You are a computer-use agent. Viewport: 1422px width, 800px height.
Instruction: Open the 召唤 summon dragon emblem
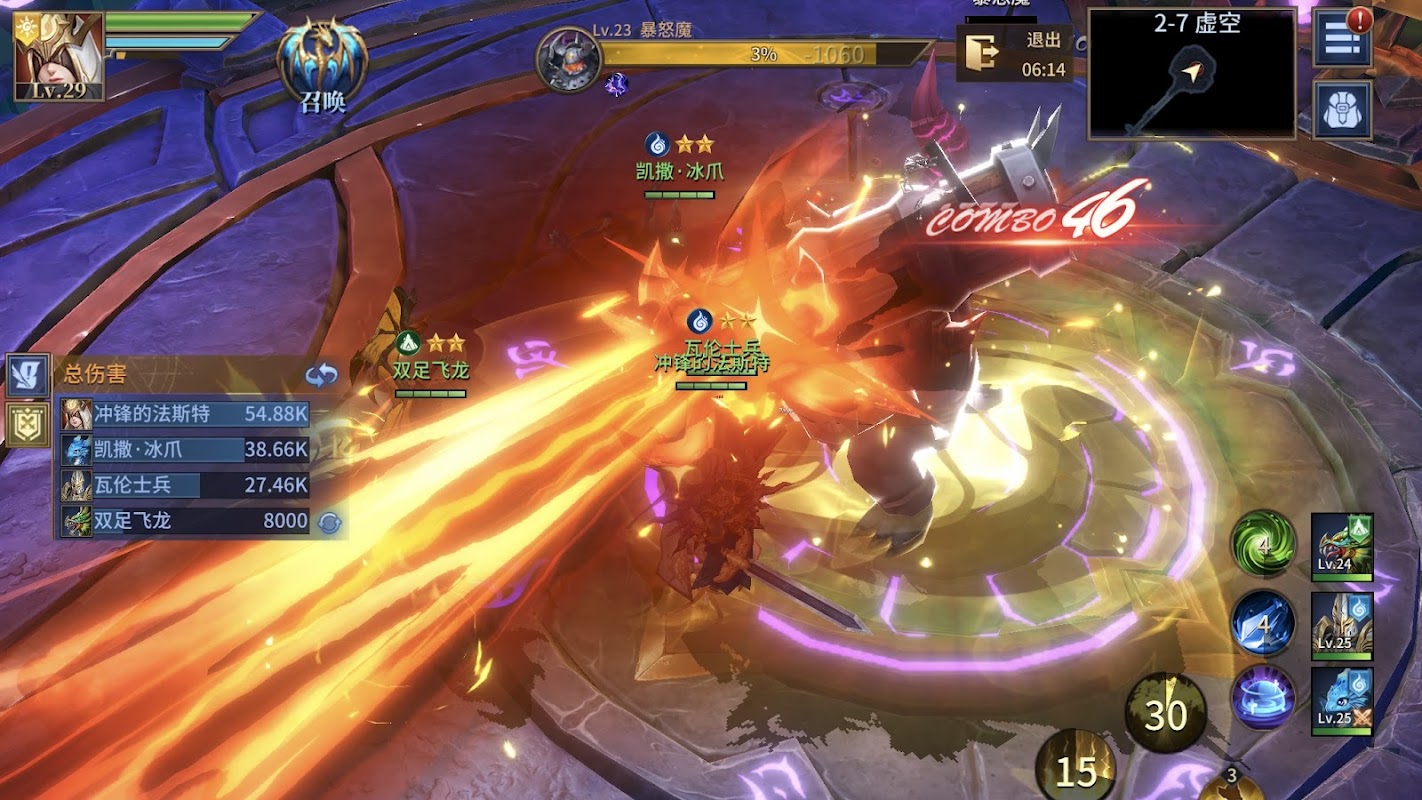tap(322, 62)
